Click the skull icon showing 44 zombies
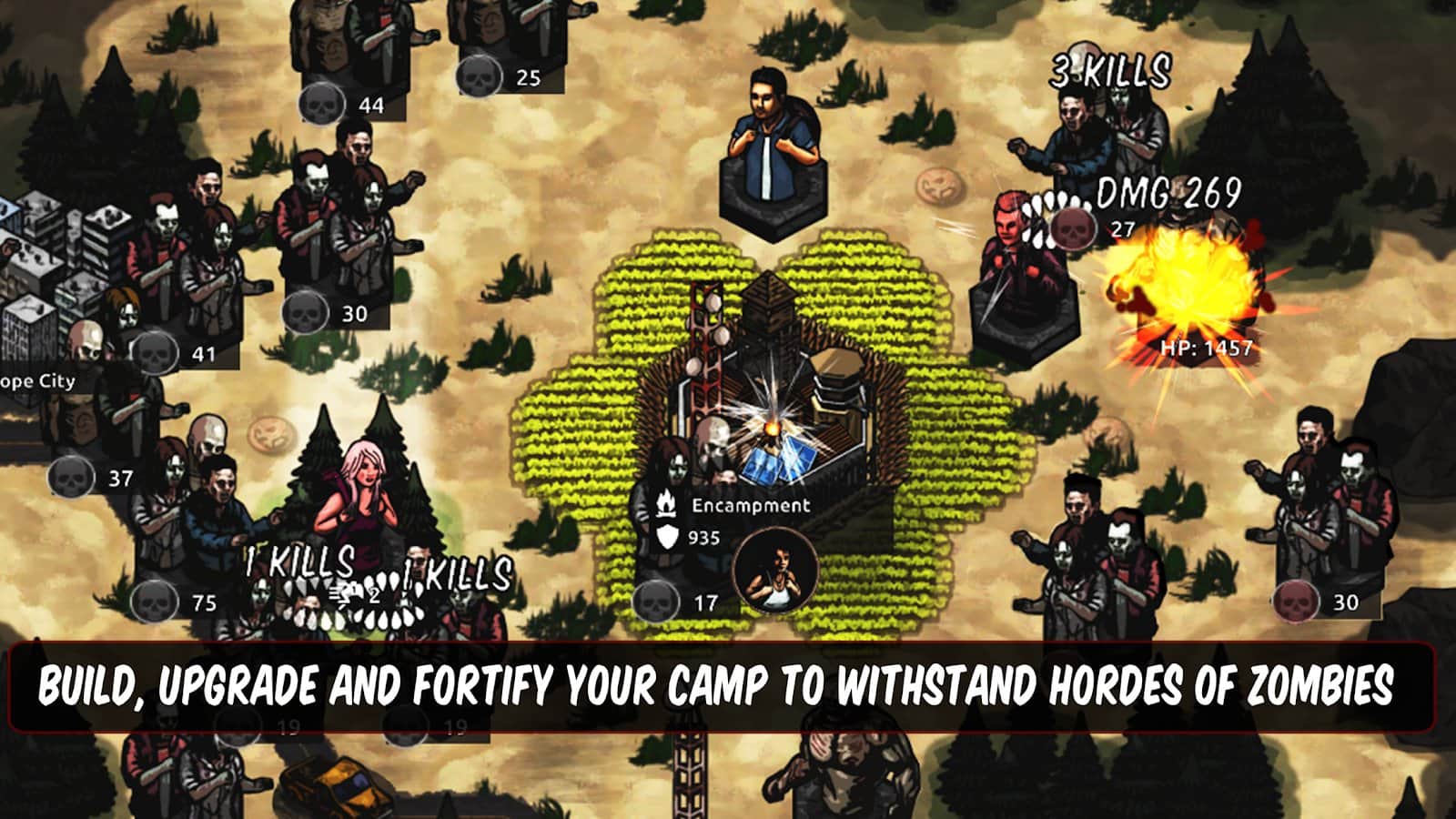Screen dimensions: 1456x819 pos(323,105)
